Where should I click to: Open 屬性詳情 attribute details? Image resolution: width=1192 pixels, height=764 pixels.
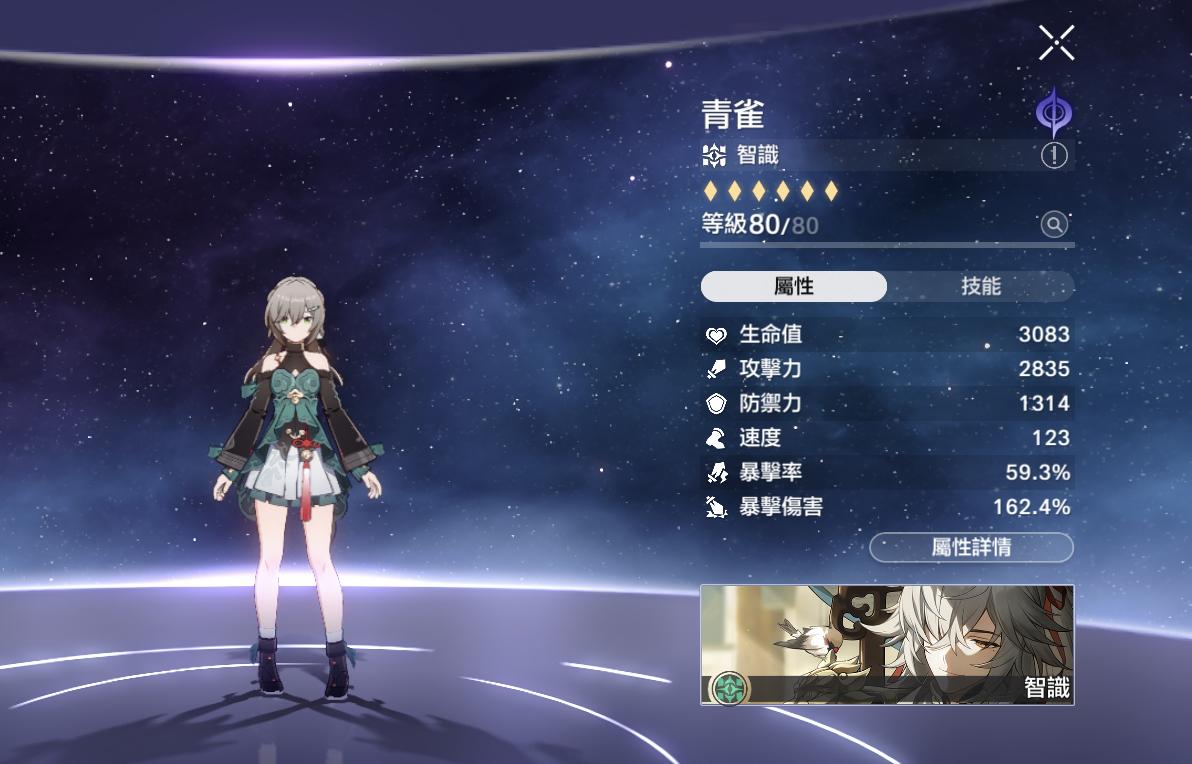point(971,547)
